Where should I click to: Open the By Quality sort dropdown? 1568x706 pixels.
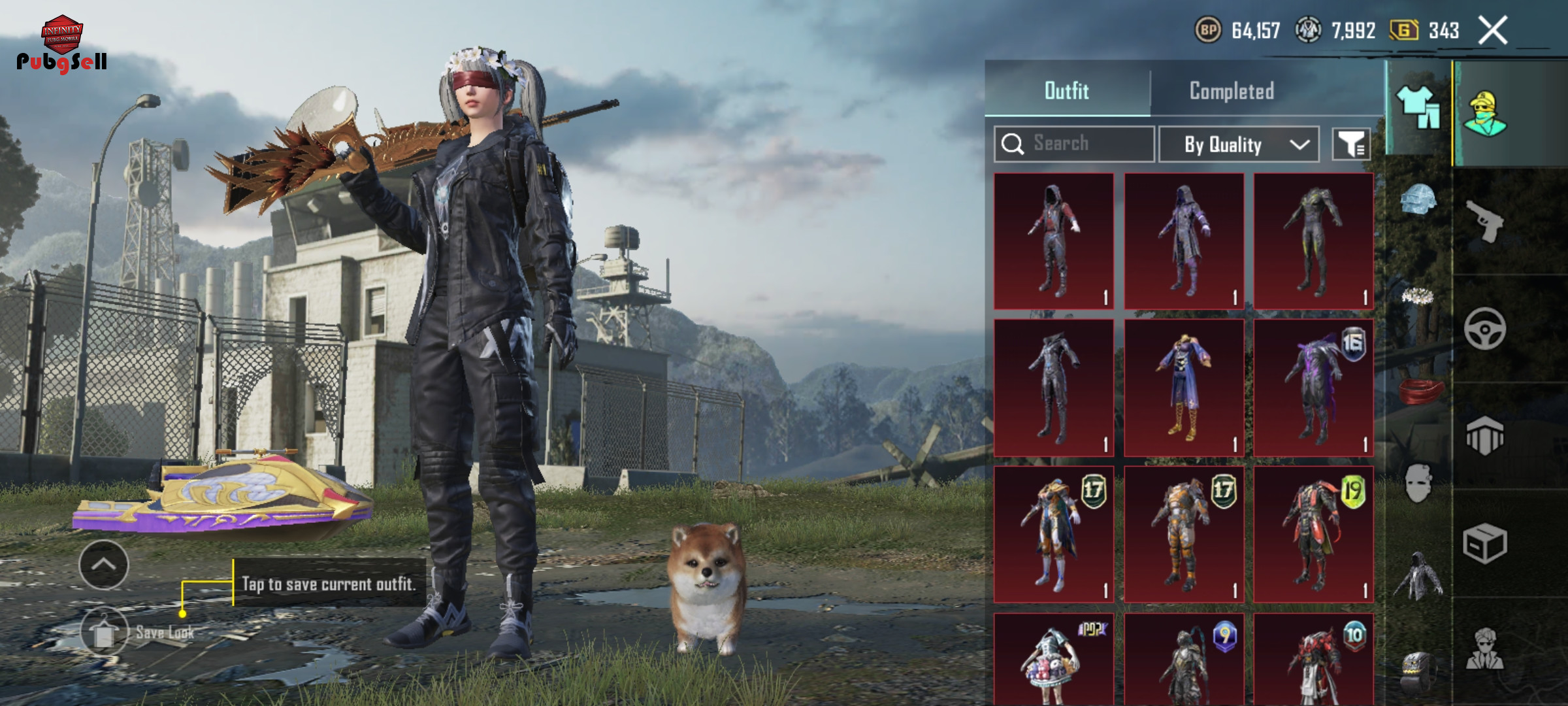coord(1239,144)
